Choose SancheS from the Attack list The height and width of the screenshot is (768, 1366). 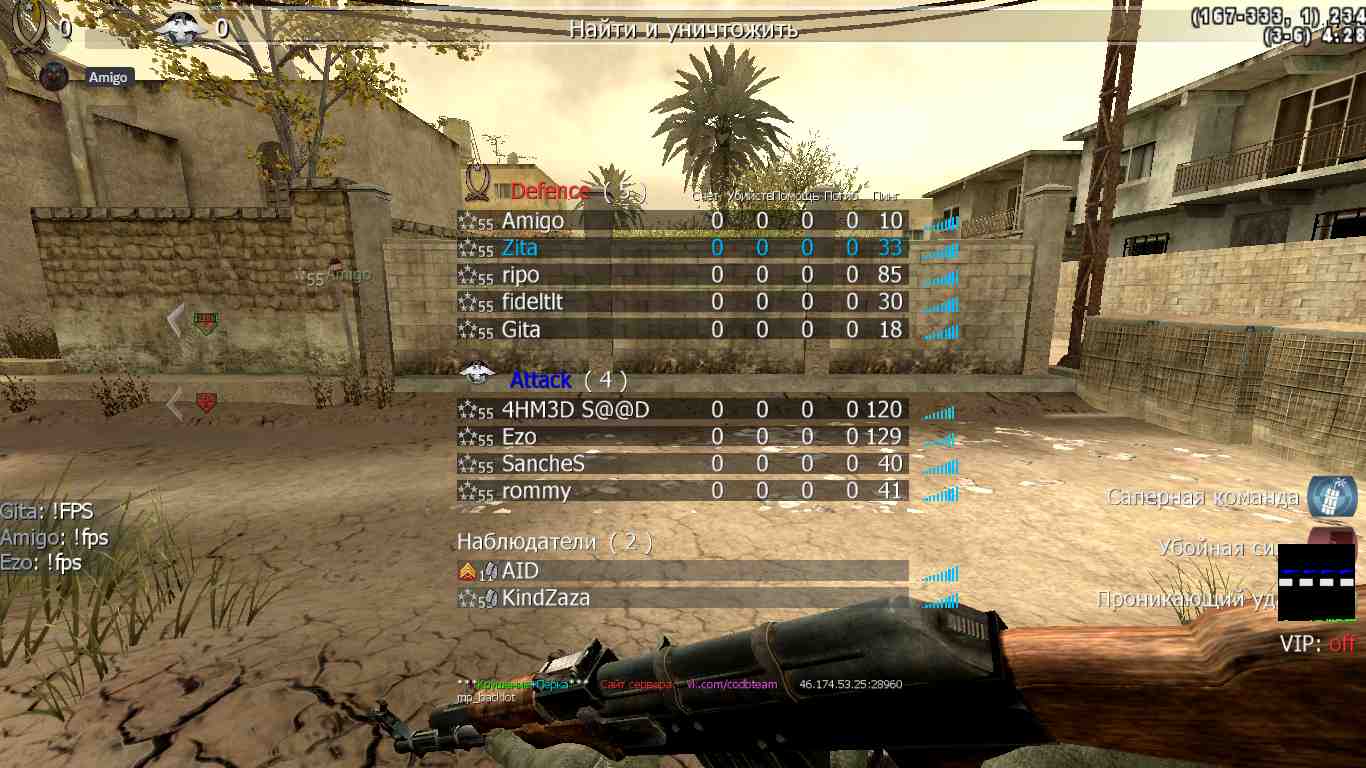coord(682,464)
